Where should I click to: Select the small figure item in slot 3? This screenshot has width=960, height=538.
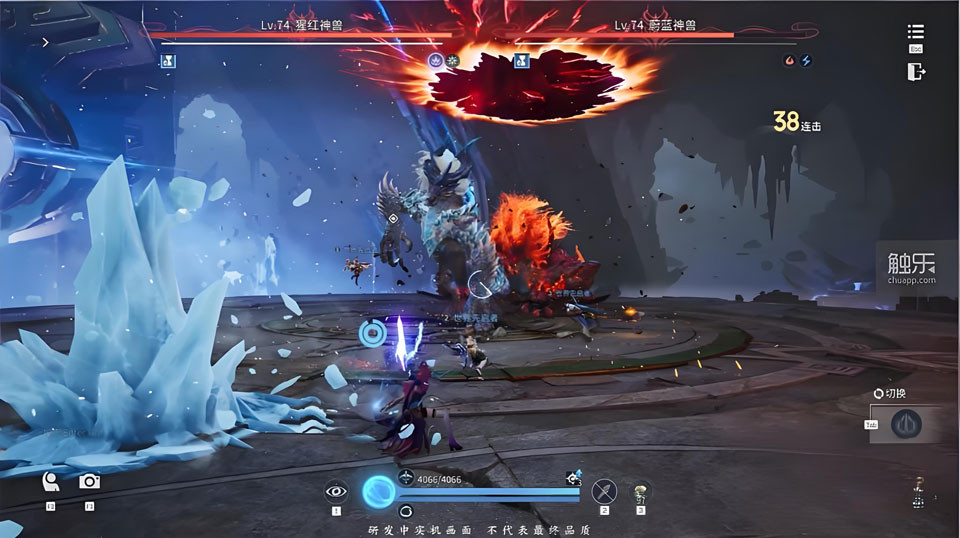click(640, 491)
